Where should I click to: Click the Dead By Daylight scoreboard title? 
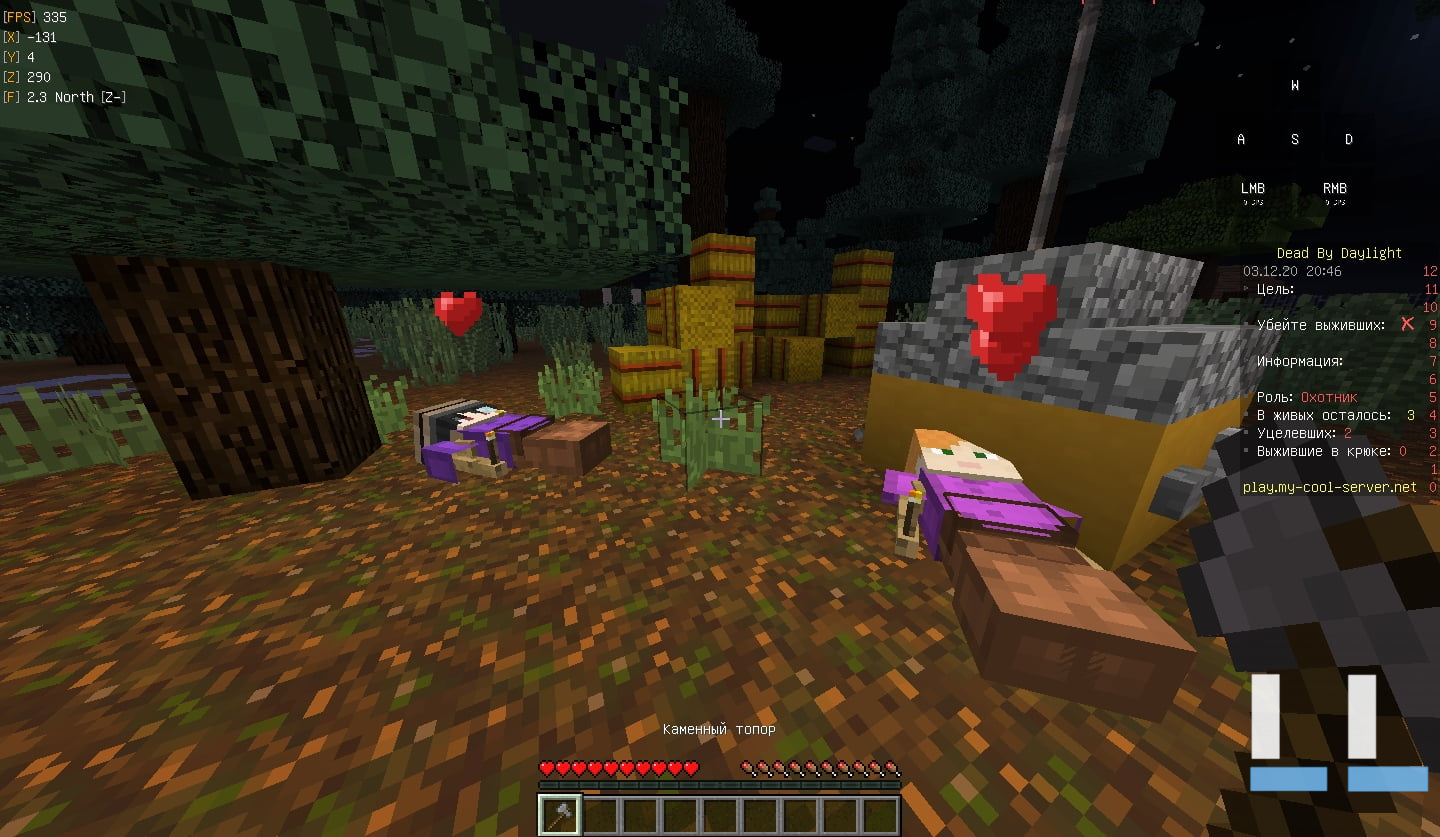(x=1339, y=253)
